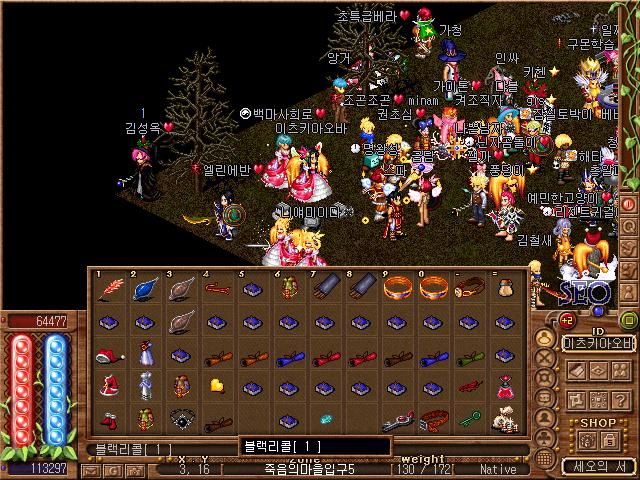Select the small beige pouch in hotbar

pyautogui.click(x=505, y=290)
